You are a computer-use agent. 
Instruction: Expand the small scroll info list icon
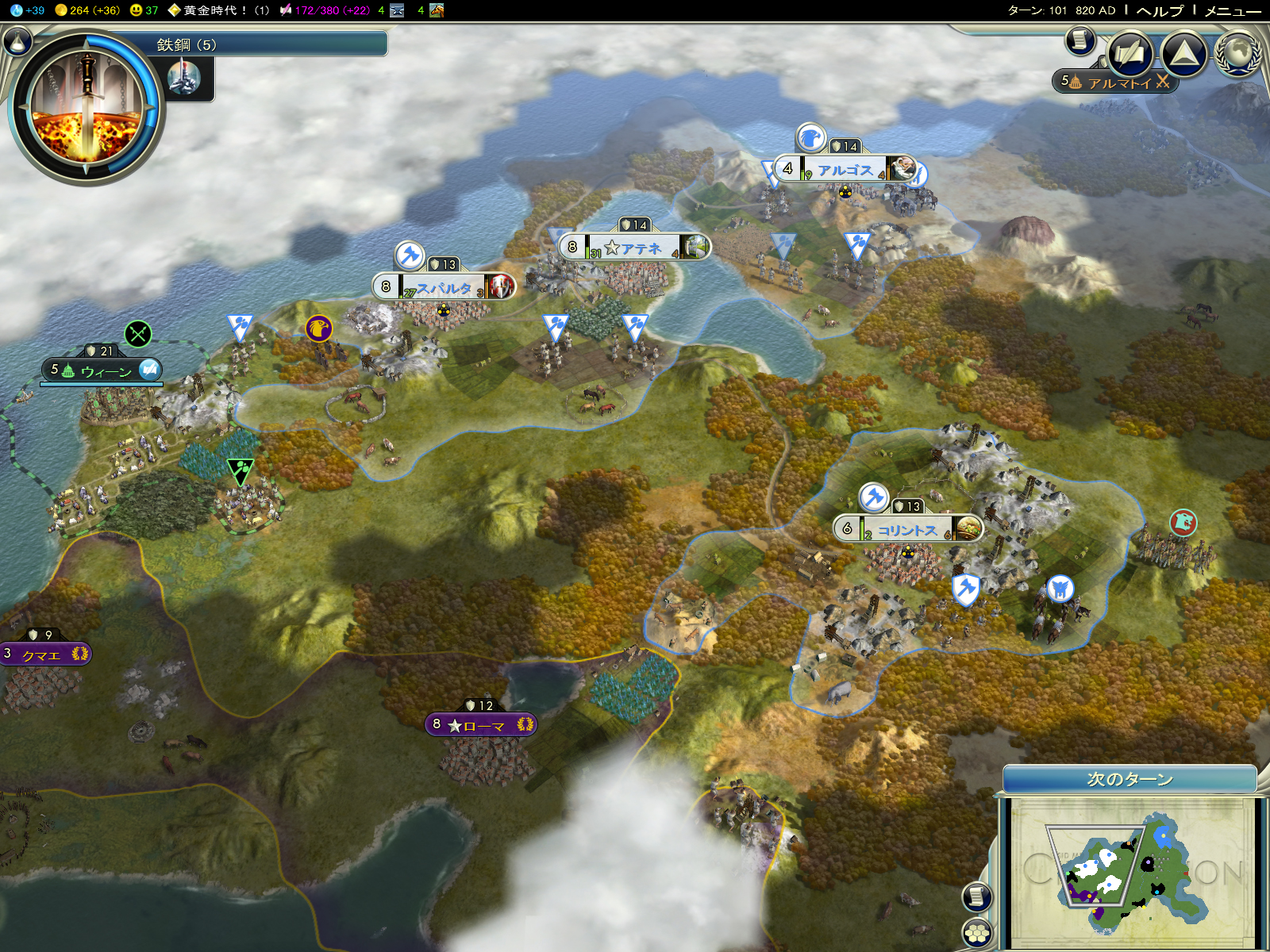1079,40
